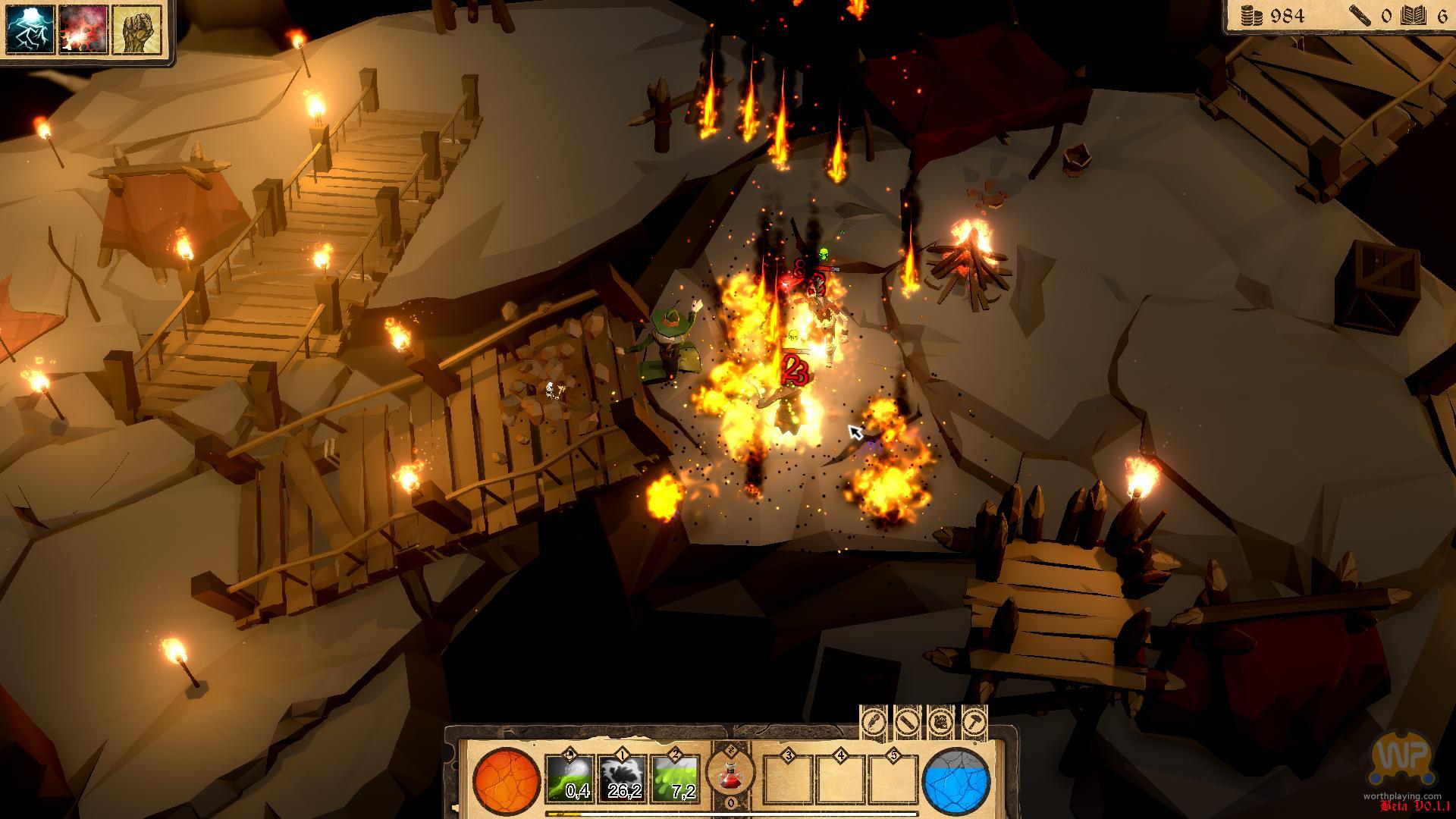The width and height of the screenshot is (1456, 819).
Task: Open the feather quill tab
Action: point(874,721)
